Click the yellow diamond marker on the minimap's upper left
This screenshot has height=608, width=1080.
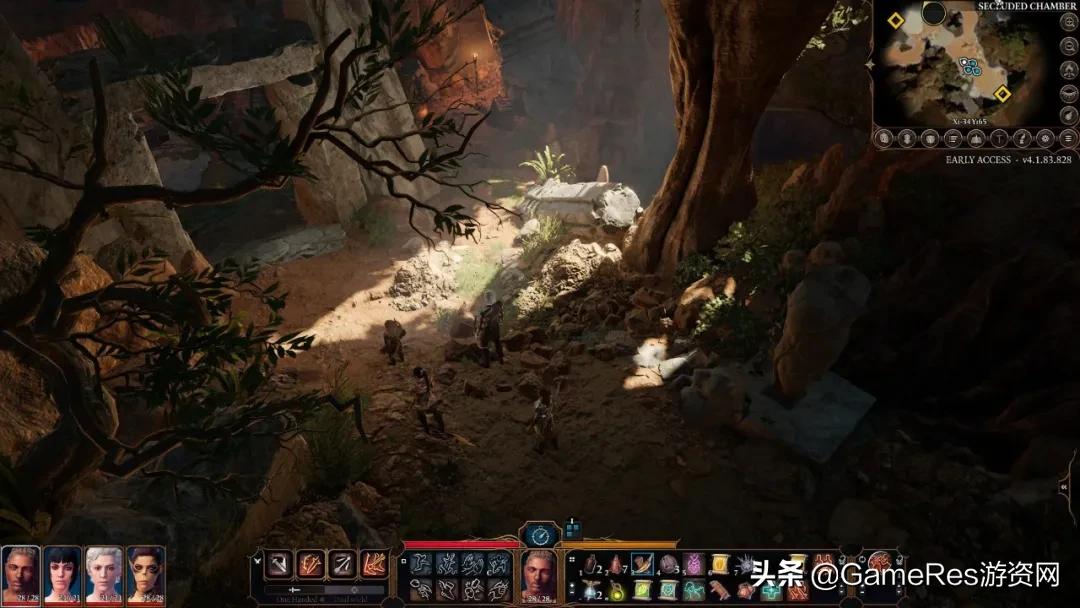[895, 20]
